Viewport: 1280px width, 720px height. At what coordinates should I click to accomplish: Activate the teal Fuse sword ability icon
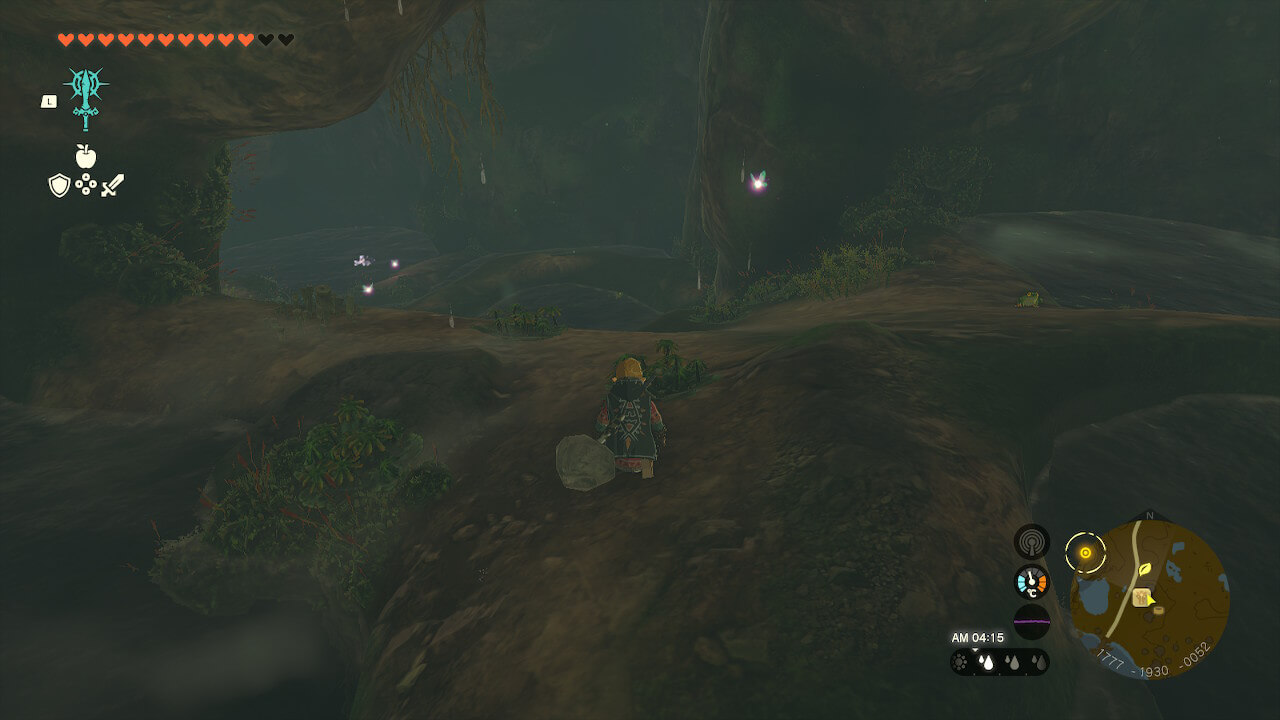[x=86, y=97]
